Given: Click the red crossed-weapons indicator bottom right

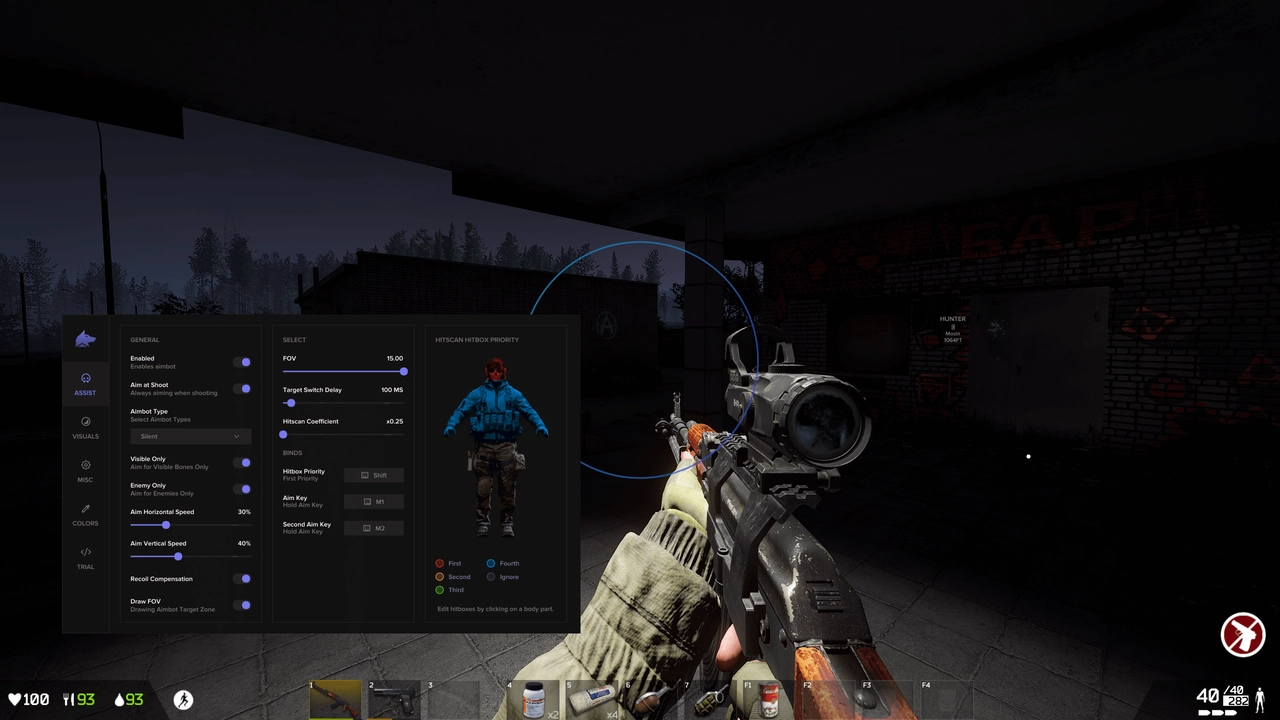Looking at the screenshot, I should 1243,634.
